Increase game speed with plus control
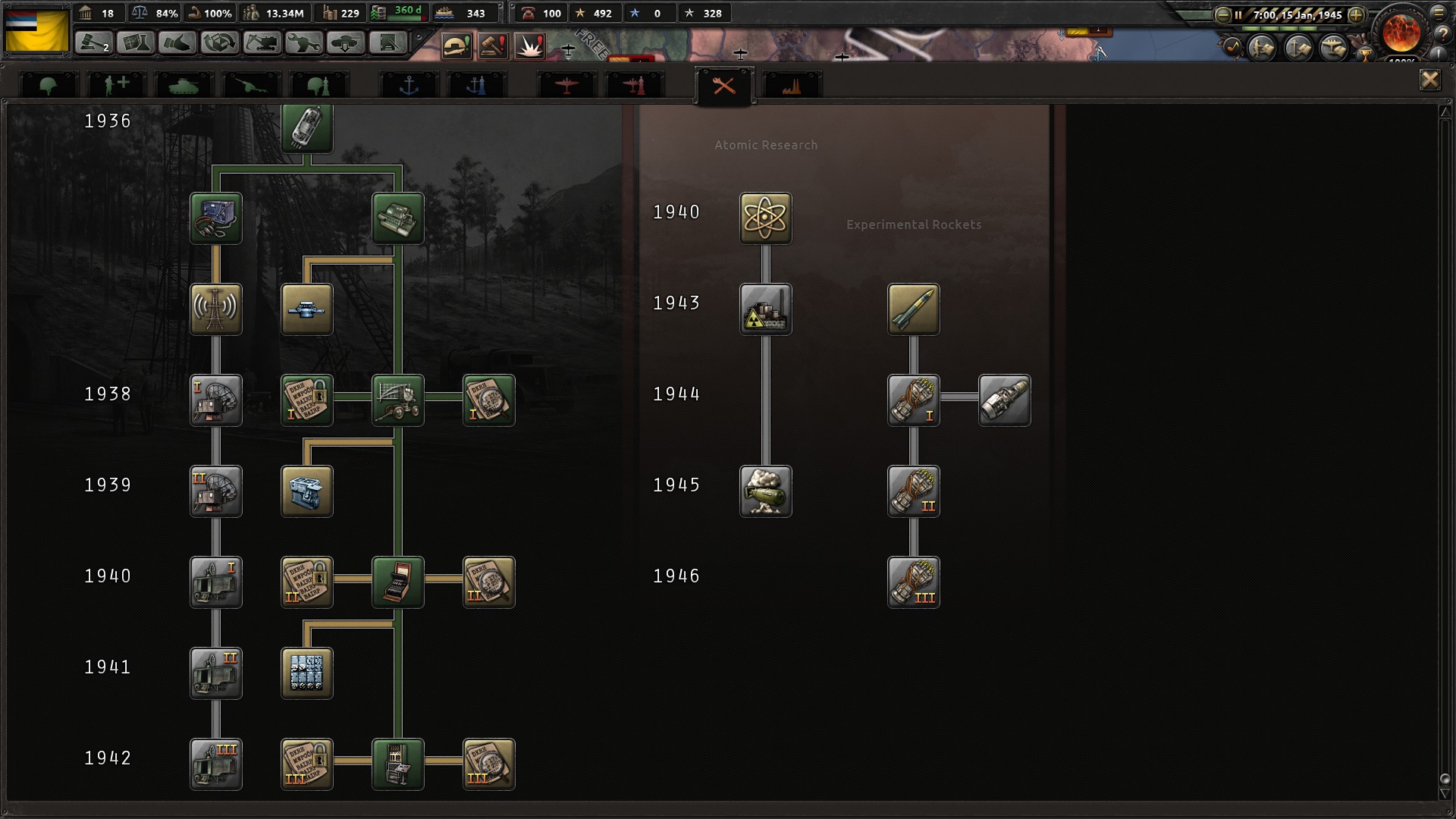 click(x=1356, y=15)
